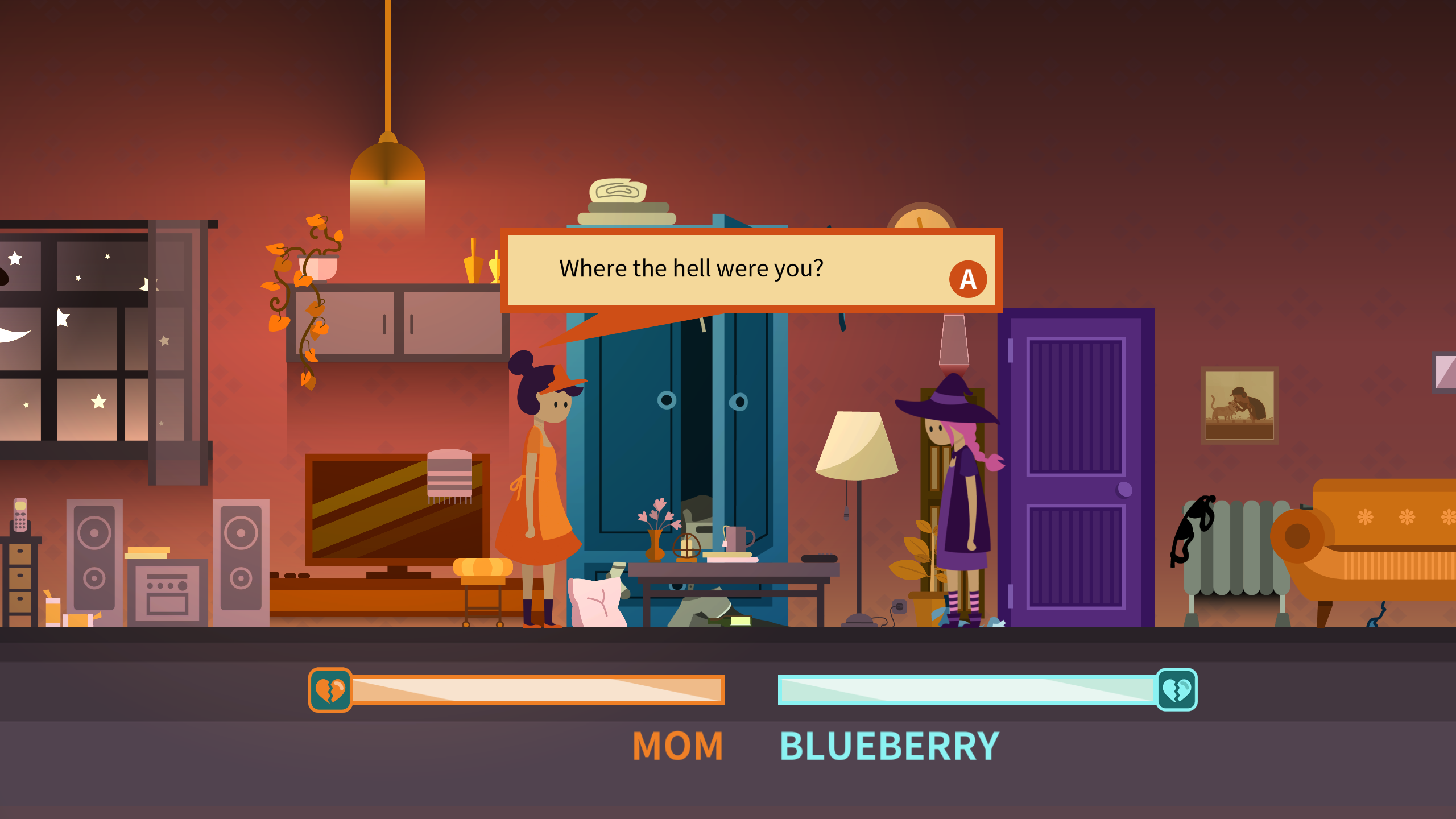Viewport: 1456px width, 819px height.
Task: Advance the "Where the hell were you?" dialogue box
Action: 967,279
